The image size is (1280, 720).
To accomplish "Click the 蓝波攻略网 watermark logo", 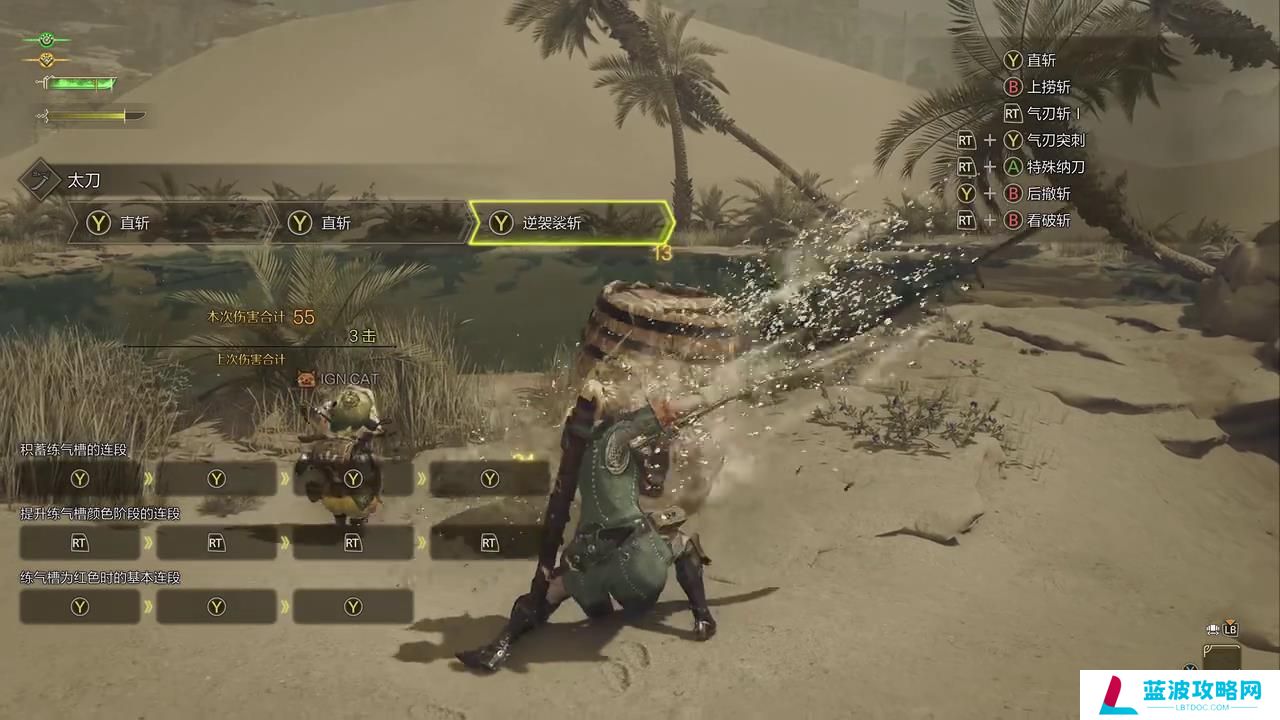I will point(1188,694).
